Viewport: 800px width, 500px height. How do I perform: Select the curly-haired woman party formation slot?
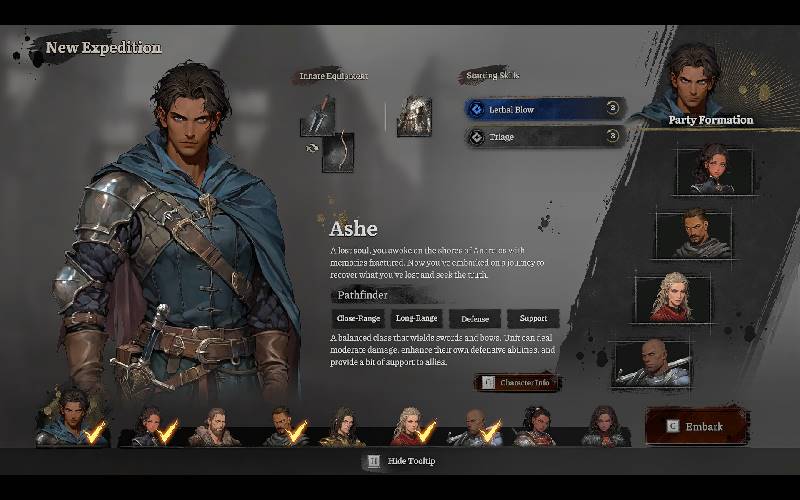713,170
